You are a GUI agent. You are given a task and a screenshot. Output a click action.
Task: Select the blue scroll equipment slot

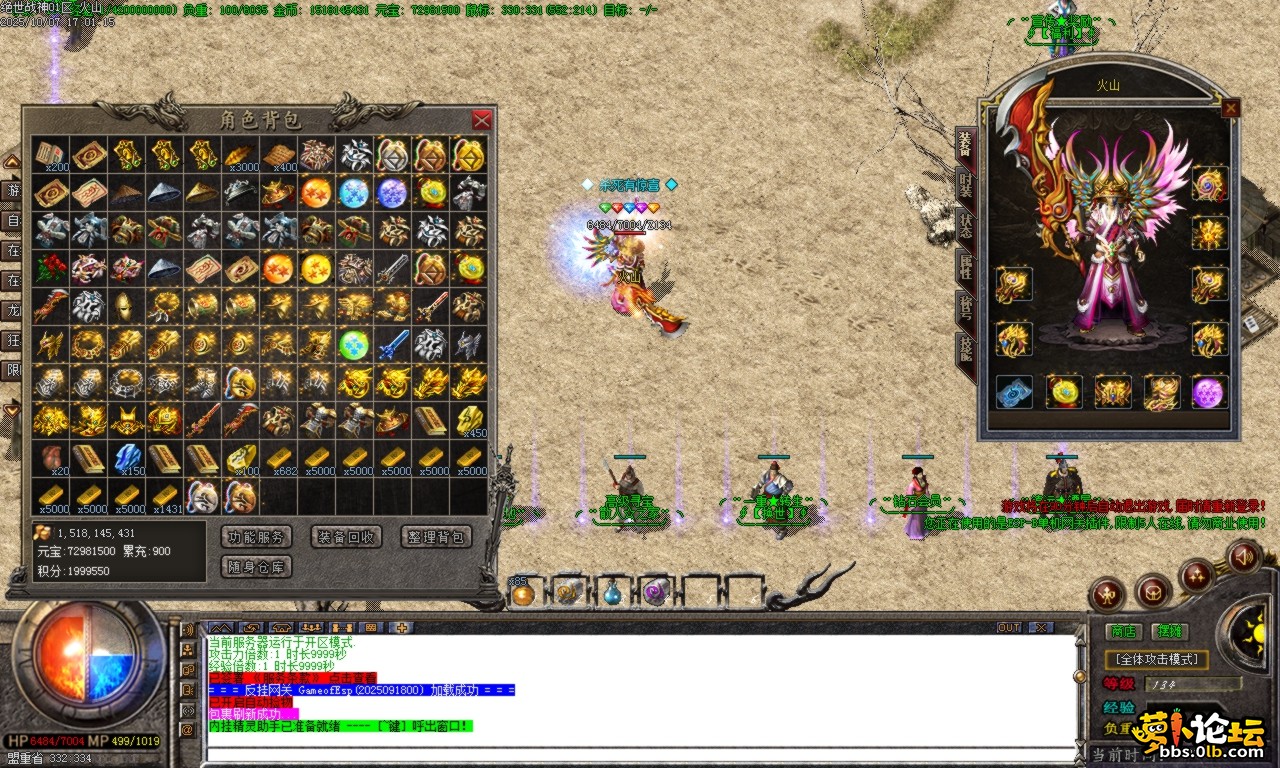1014,392
